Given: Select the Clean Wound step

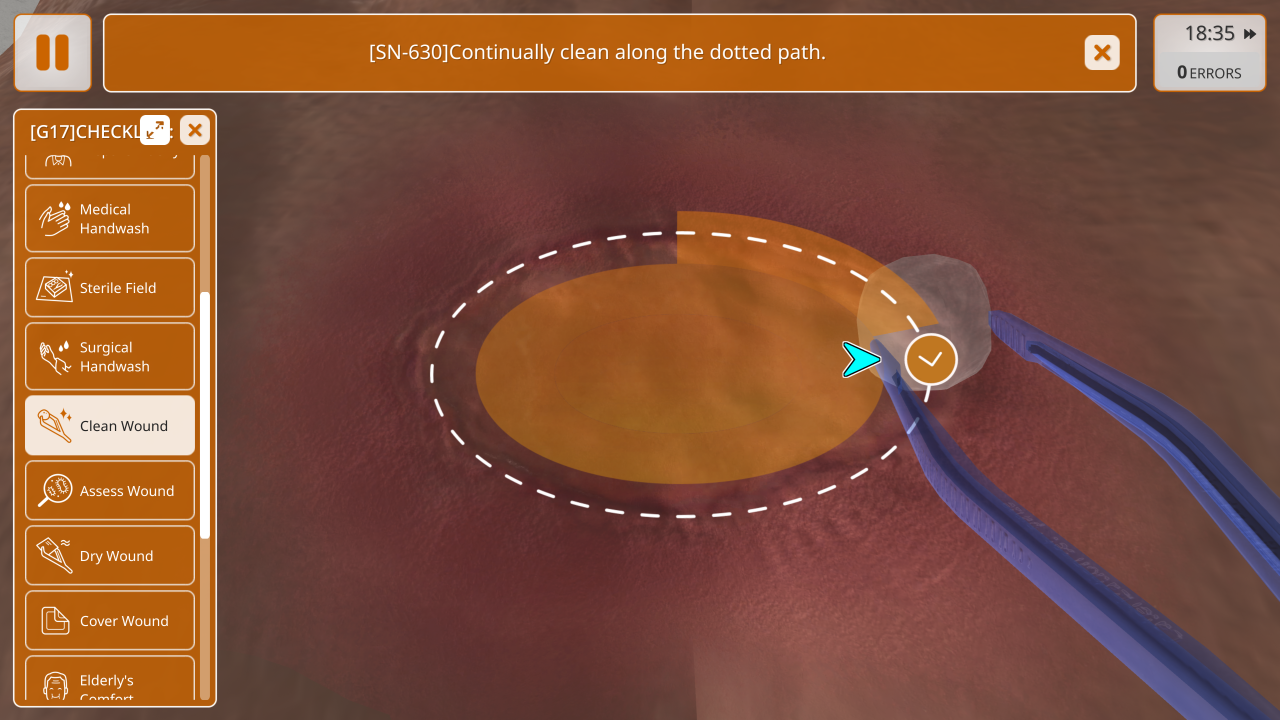Looking at the screenshot, I should tap(110, 426).
